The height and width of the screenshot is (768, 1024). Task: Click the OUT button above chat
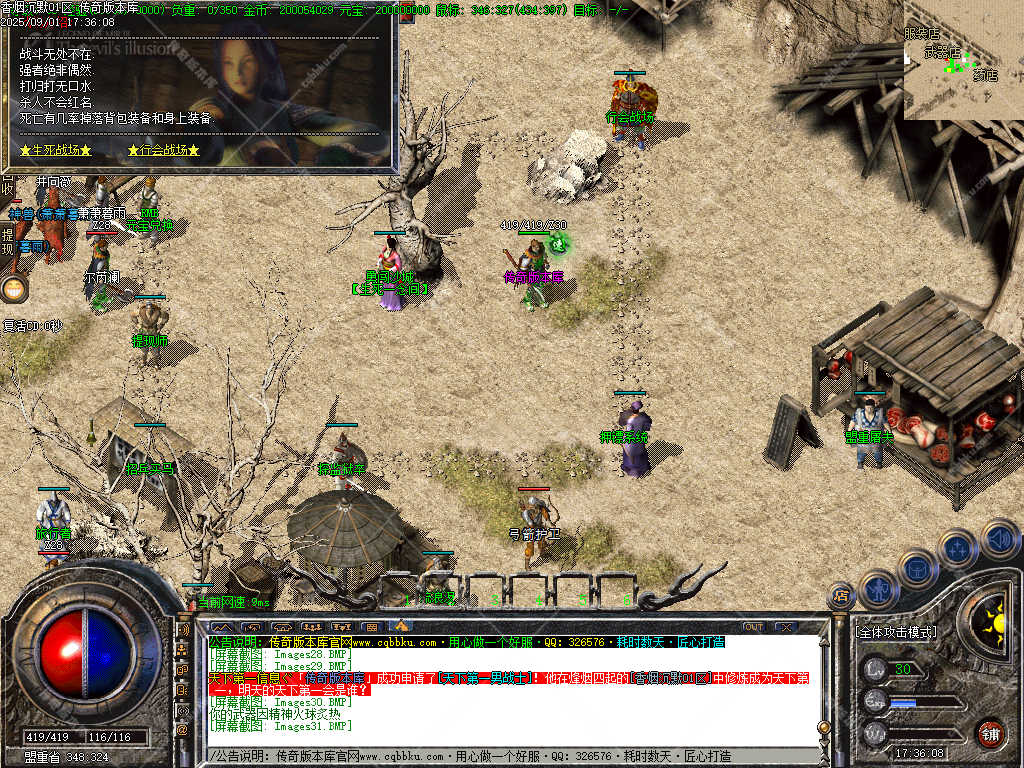coord(754,627)
